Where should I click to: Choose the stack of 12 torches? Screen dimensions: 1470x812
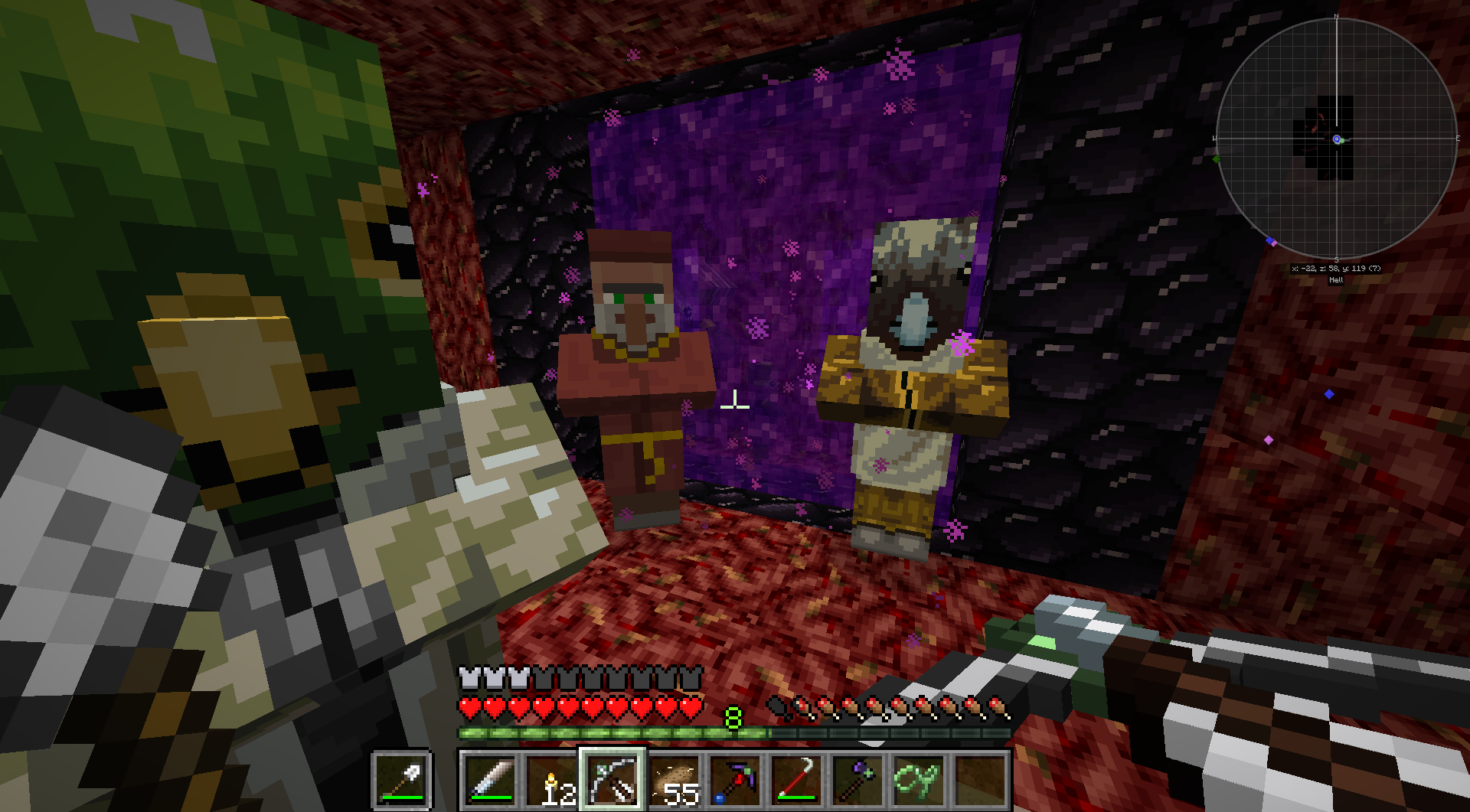click(x=551, y=780)
